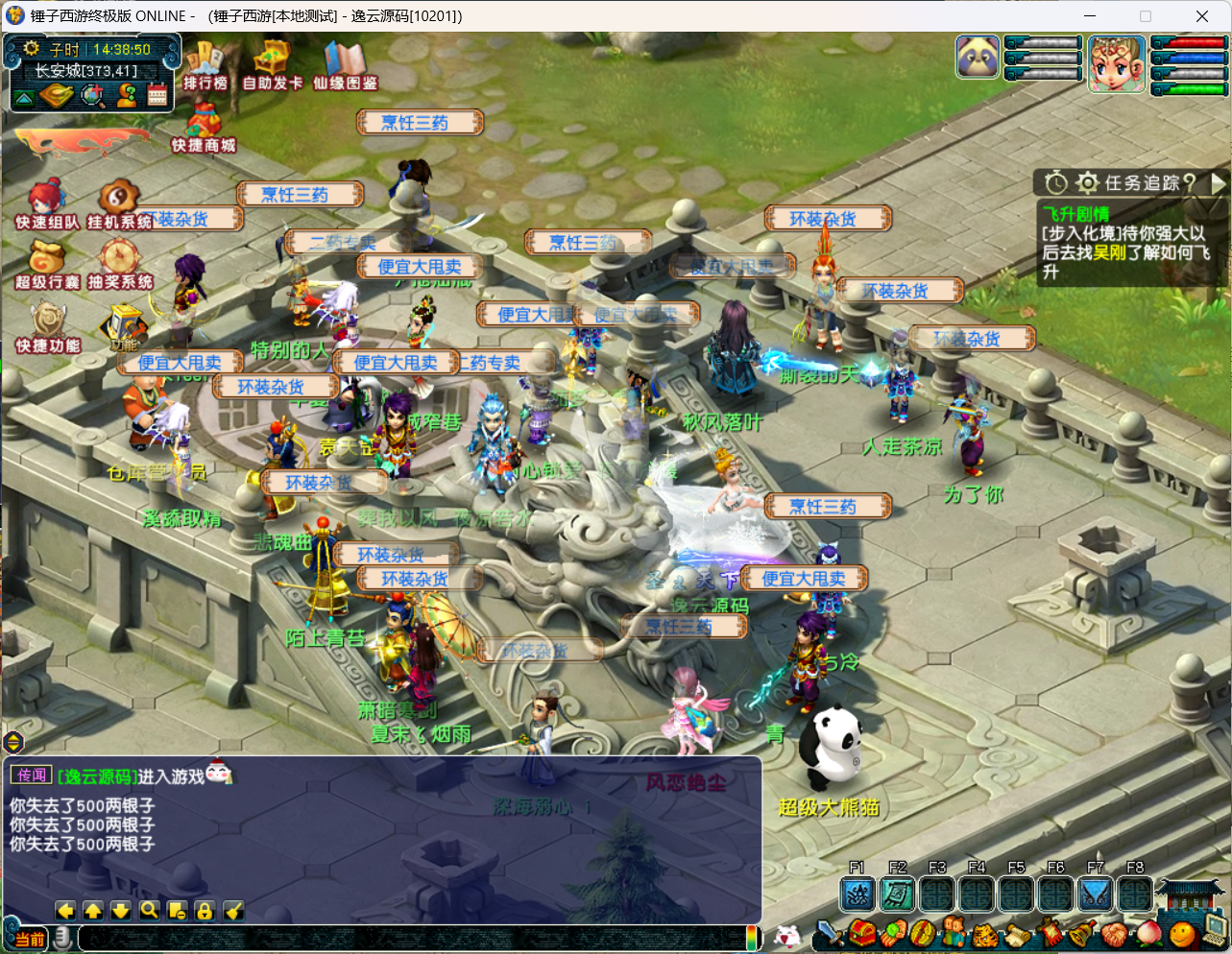Activate the F1 skill slot
Screen dimensions: 1232x954
(x=858, y=894)
